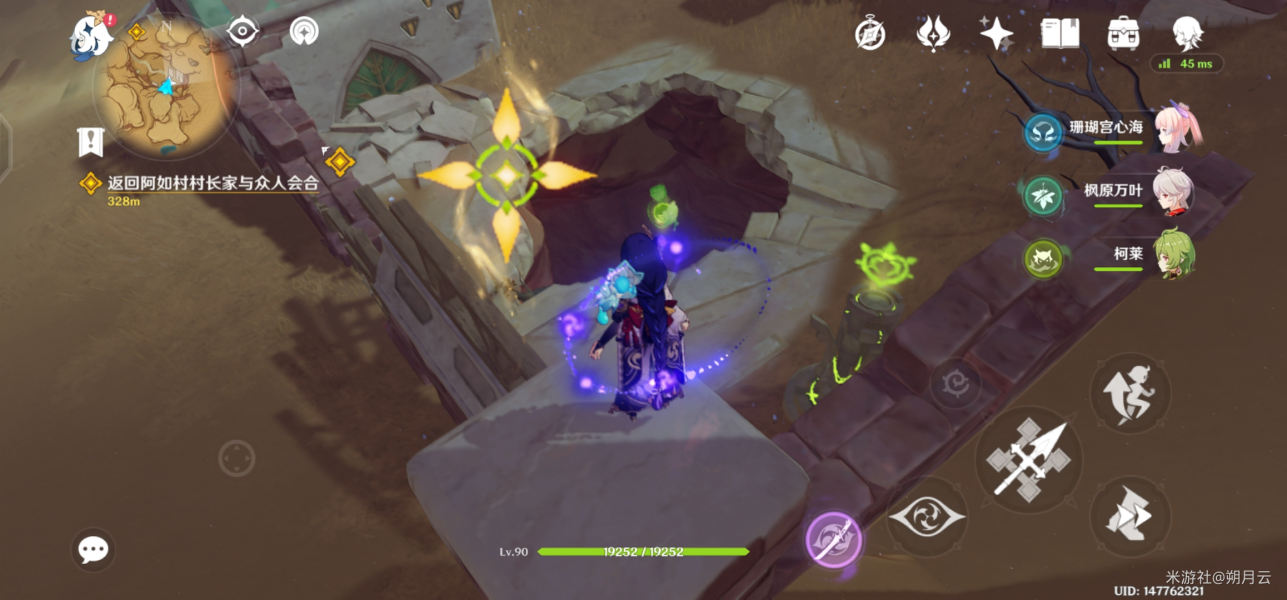Tap the jump button
Image resolution: width=1287 pixels, height=600 pixels.
(x=1129, y=393)
